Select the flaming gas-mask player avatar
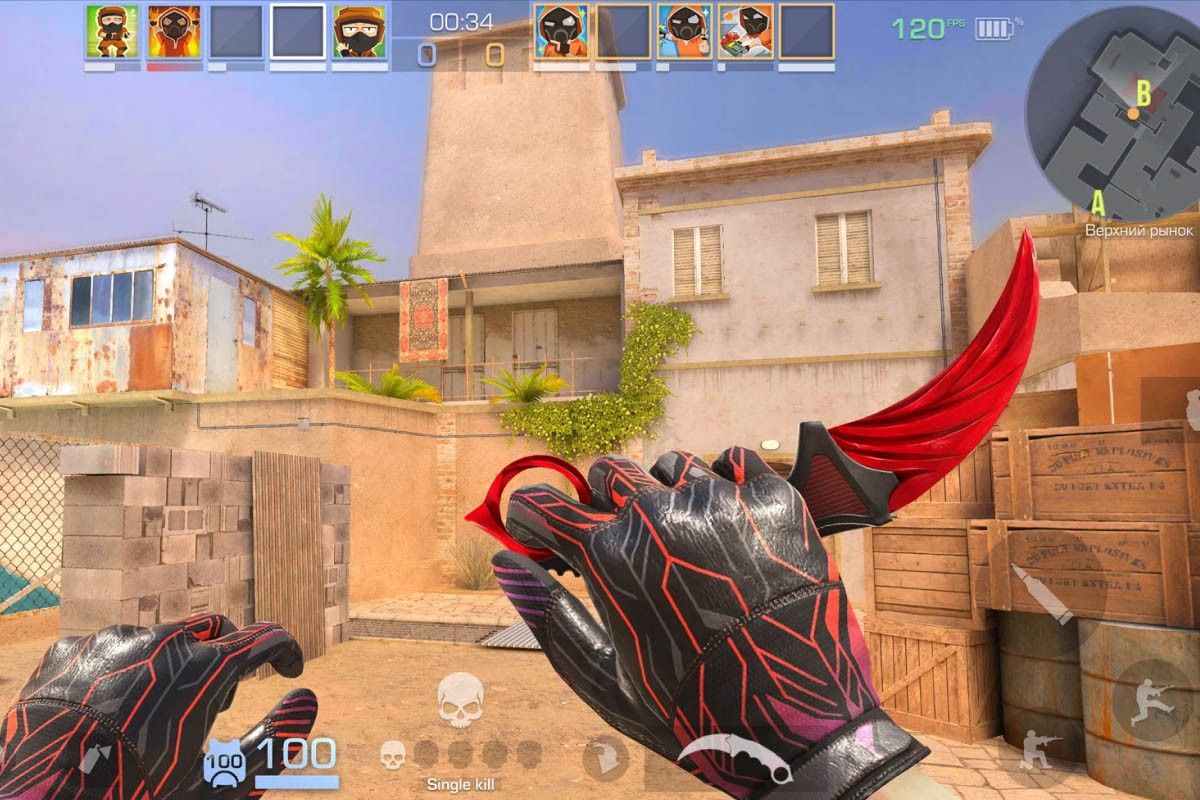Viewport: 1200px width, 800px height. tap(174, 31)
